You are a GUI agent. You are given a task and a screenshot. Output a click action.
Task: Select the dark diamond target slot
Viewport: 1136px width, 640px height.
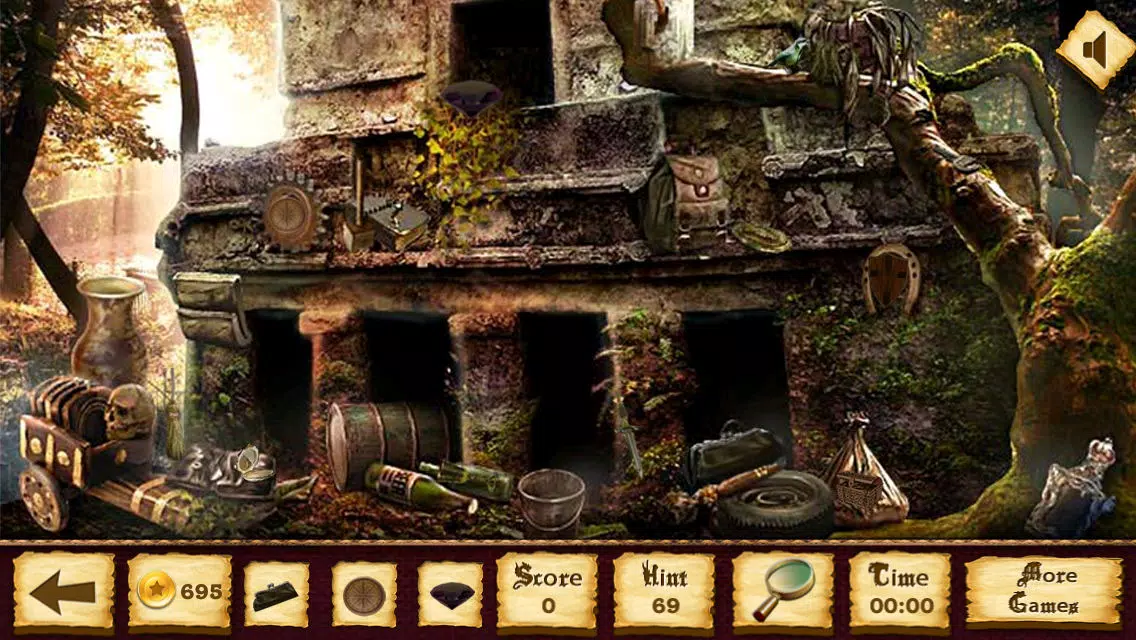[x=451, y=594]
